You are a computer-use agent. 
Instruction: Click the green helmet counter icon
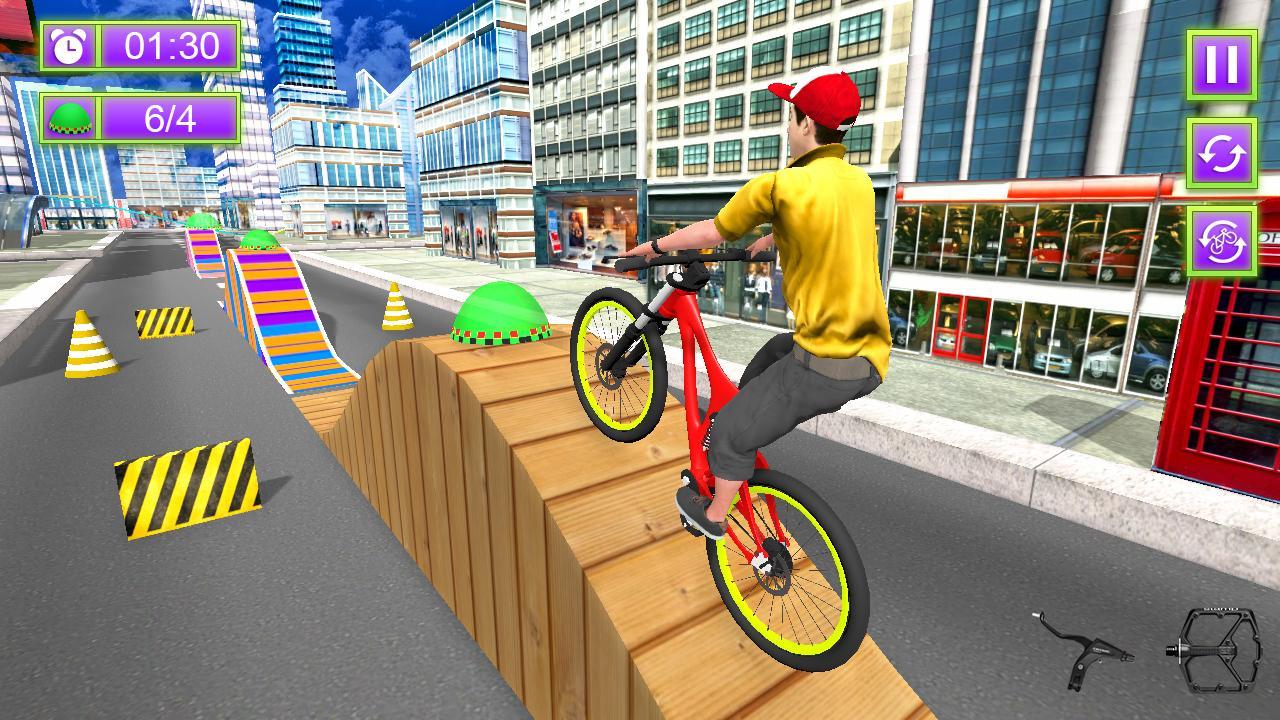click(x=67, y=119)
